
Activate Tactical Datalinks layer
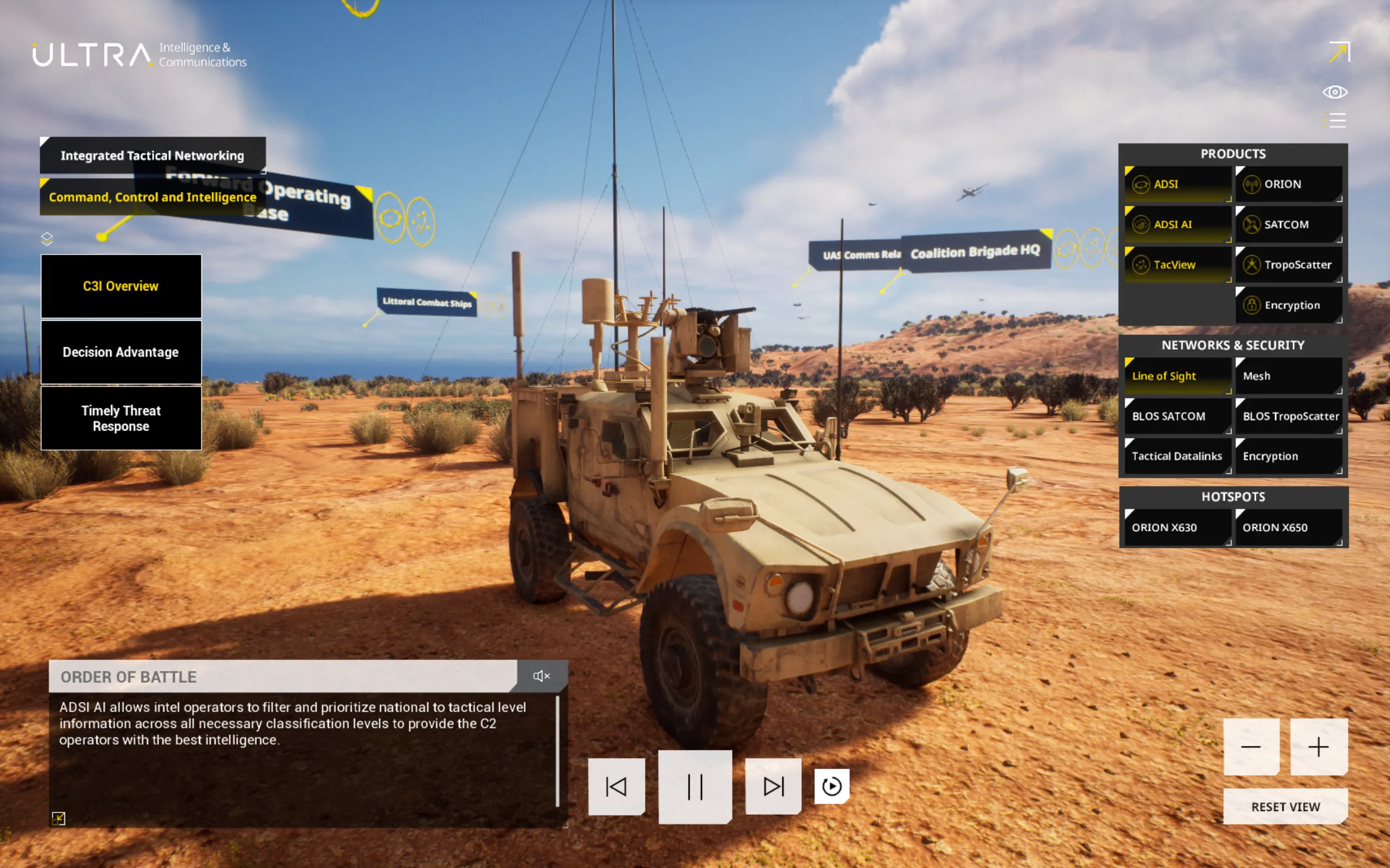1177,457
